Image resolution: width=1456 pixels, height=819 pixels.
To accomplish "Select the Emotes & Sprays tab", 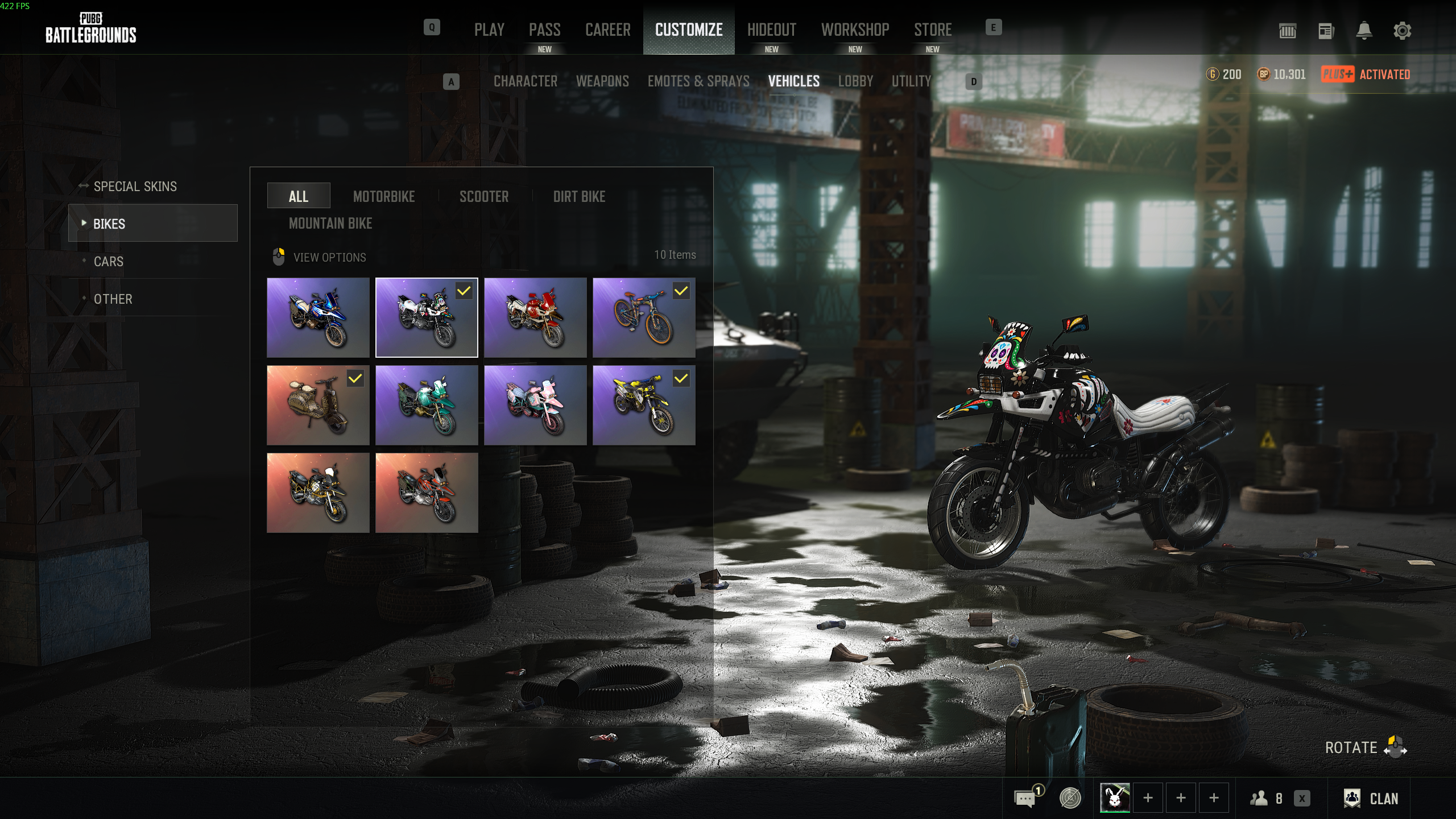I will pyautogui.click(x=698, y=81).
